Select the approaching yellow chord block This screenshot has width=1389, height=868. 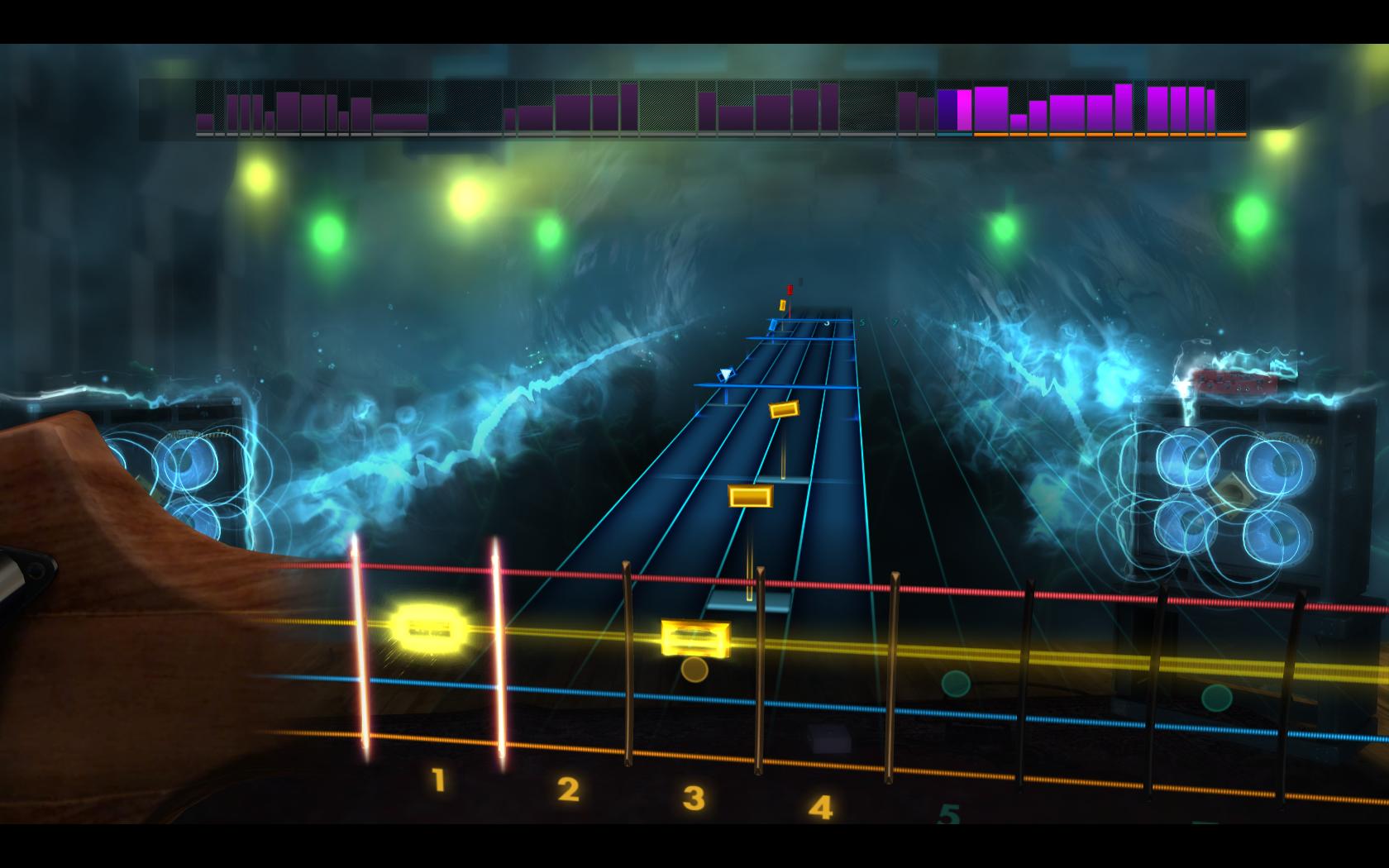pyautogui.click(x=749, y=496)
